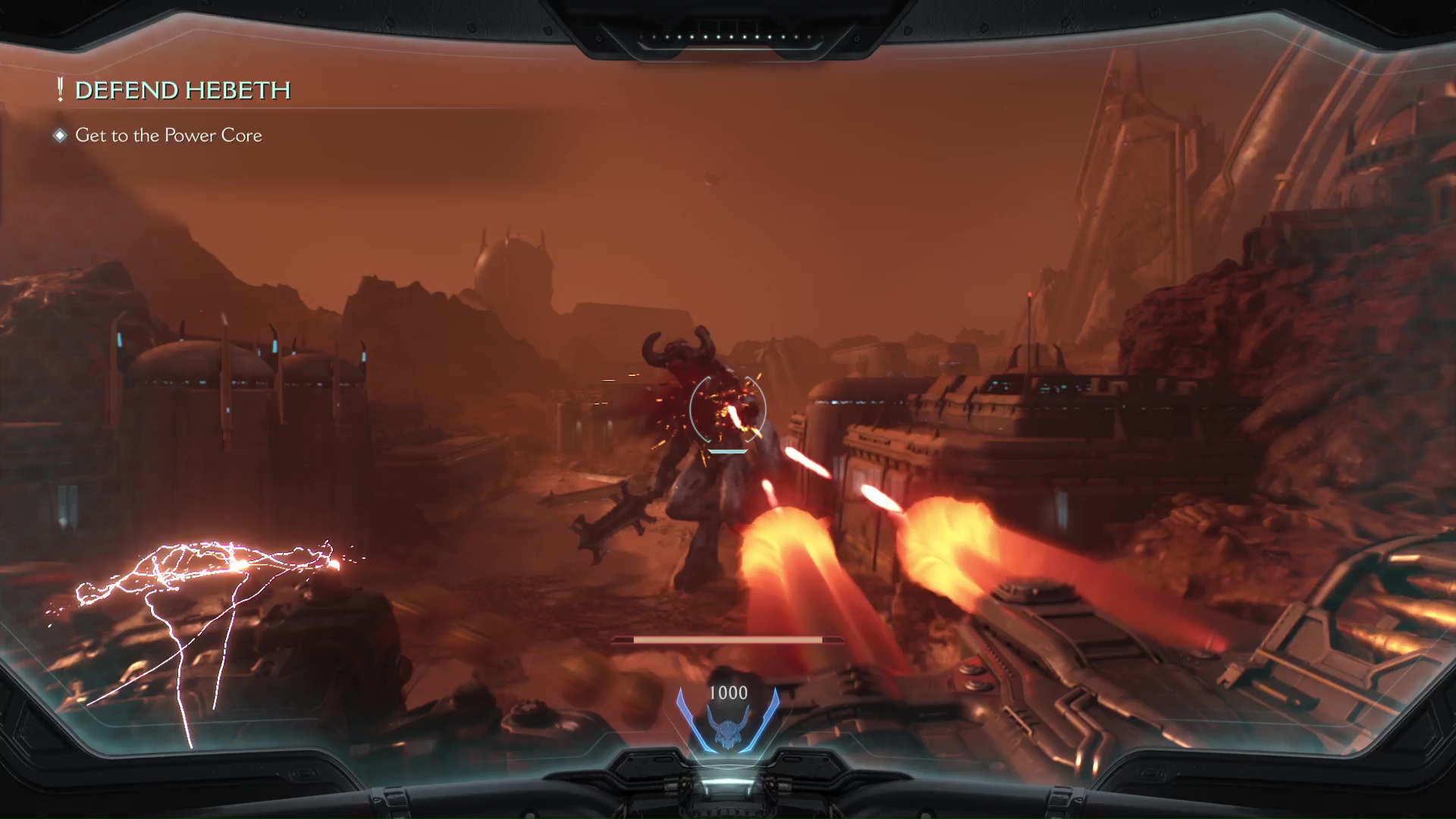Click the Get to the Power Core objective text
The width and height of the screenshot is (1456, 819).
[x=168, y=135]
